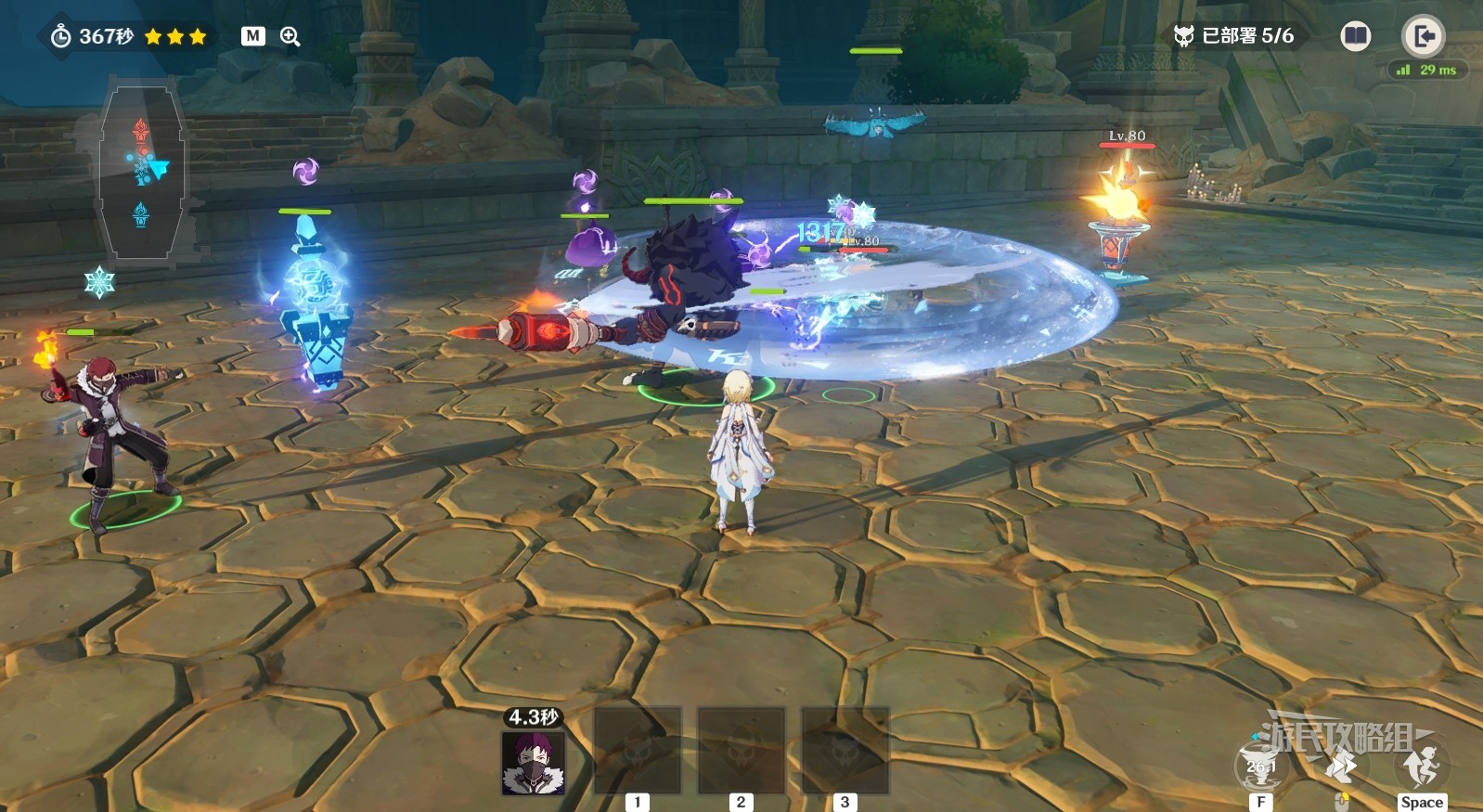Select the masked purple-haired unit card

(x=533, y=763)
